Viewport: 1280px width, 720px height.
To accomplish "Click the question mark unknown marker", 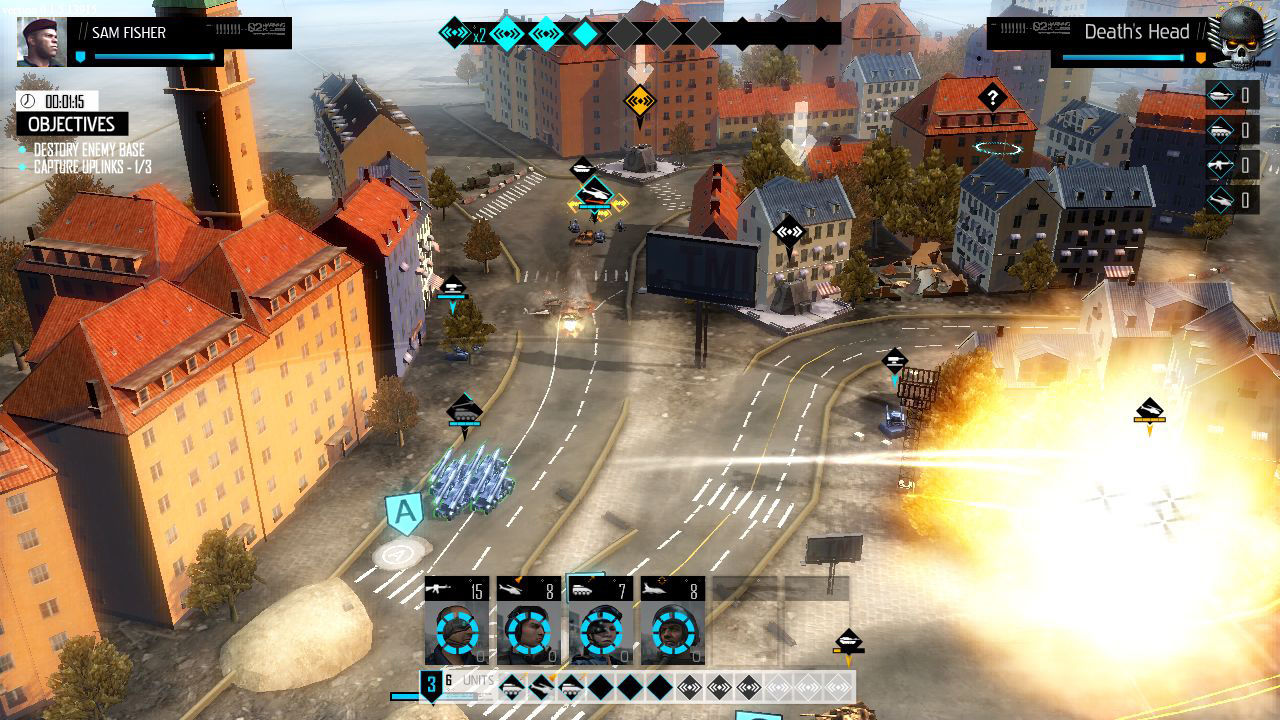I will coord(992,97).
